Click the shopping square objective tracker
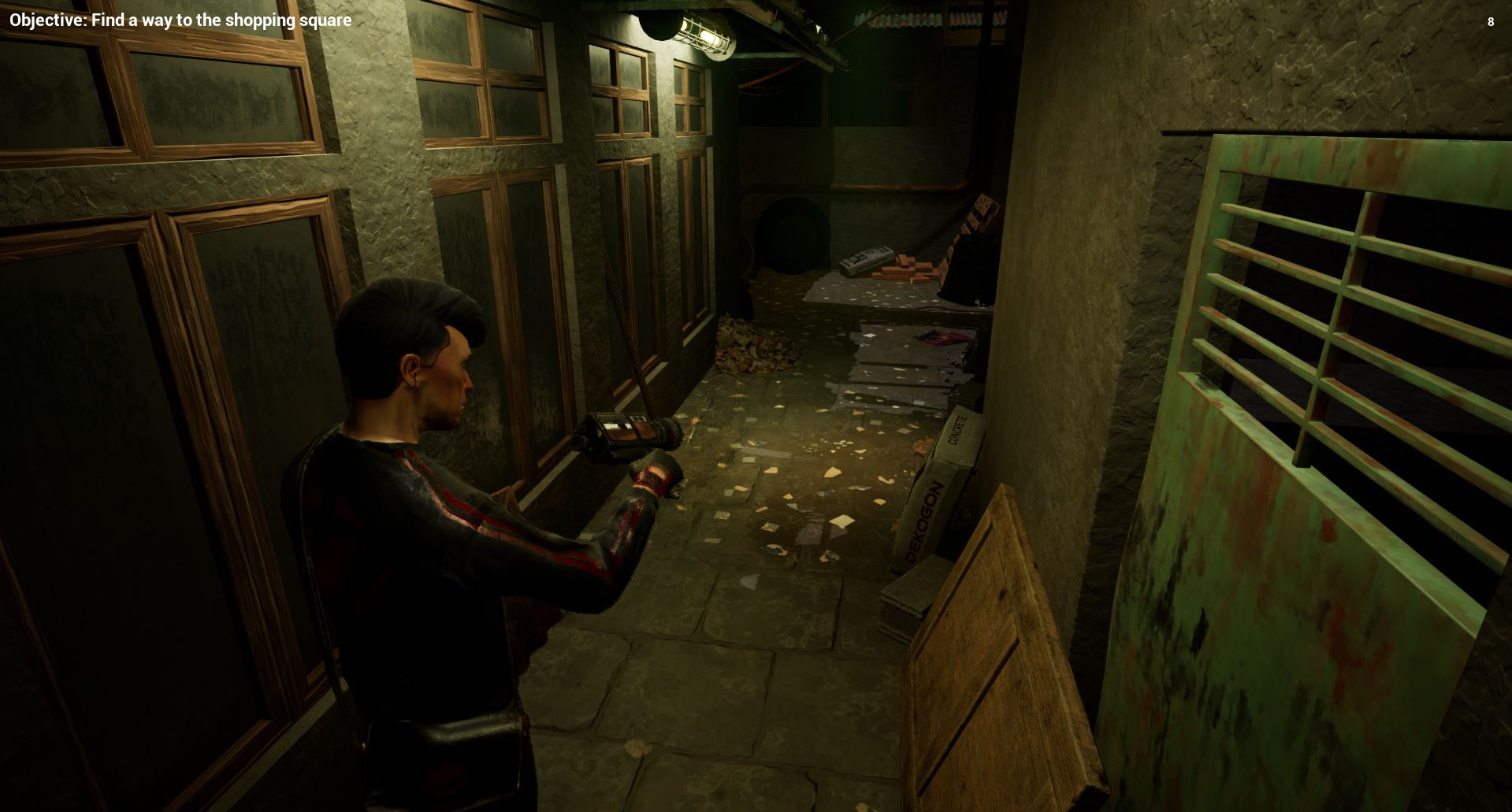 180,20
